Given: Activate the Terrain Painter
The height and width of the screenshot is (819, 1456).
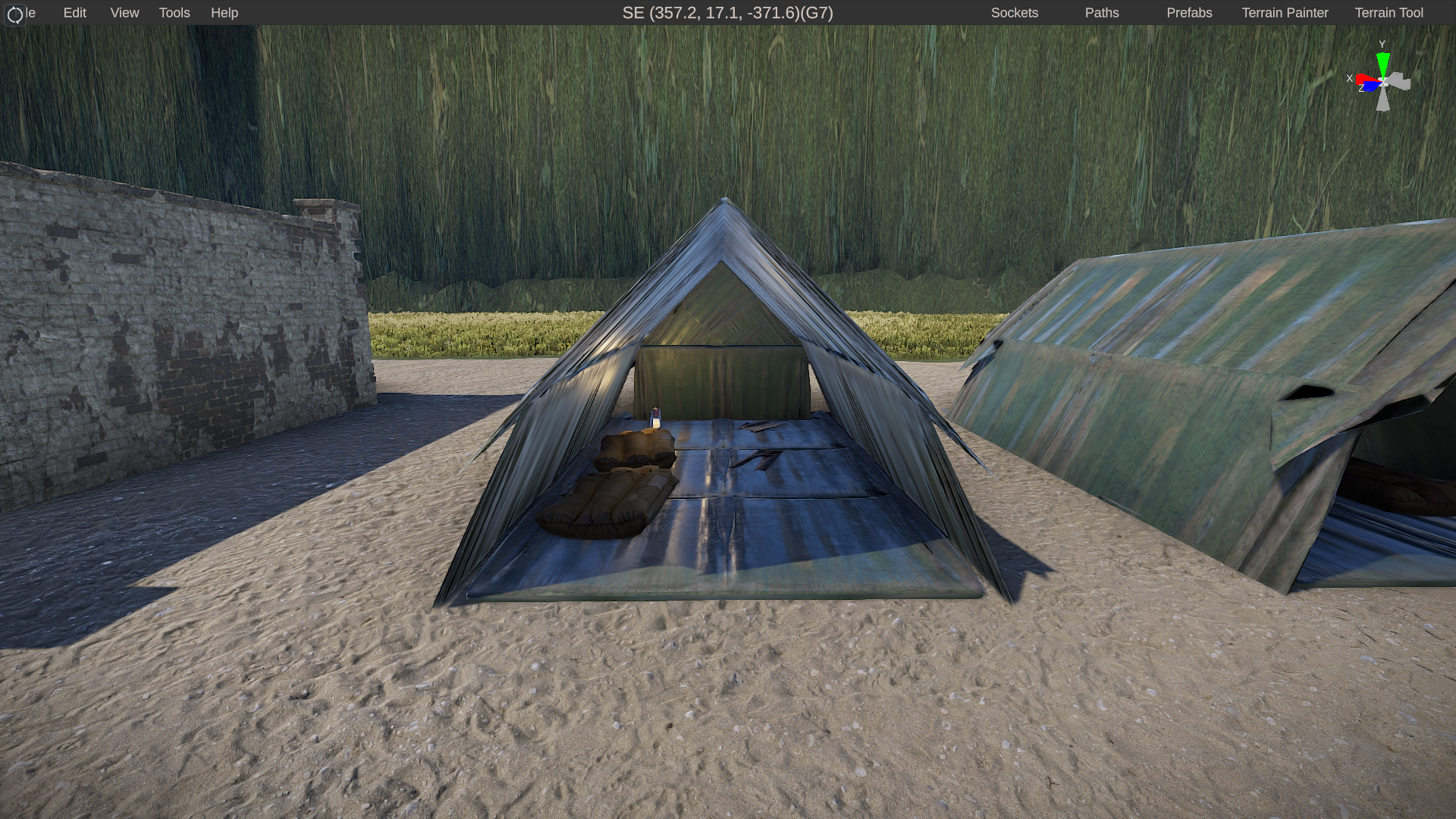Looking at the screenshot, I should (x=1285, y=13).
